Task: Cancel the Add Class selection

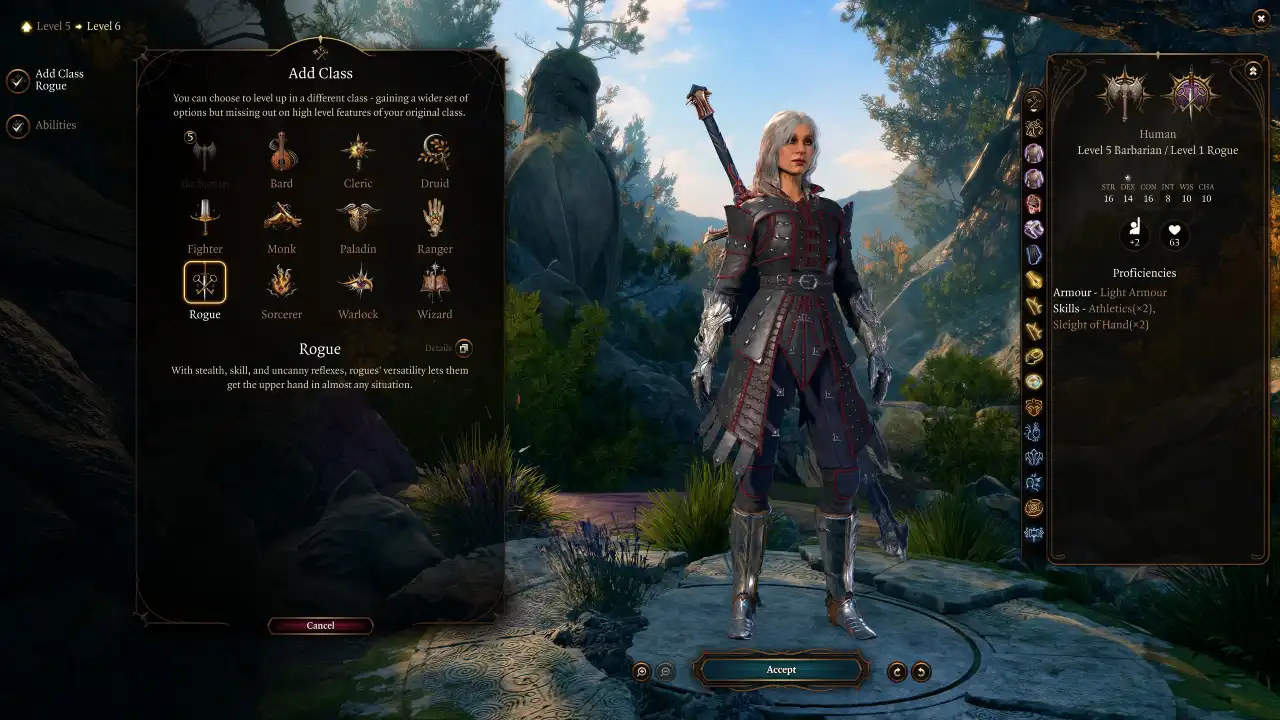Action: [320, 625]
